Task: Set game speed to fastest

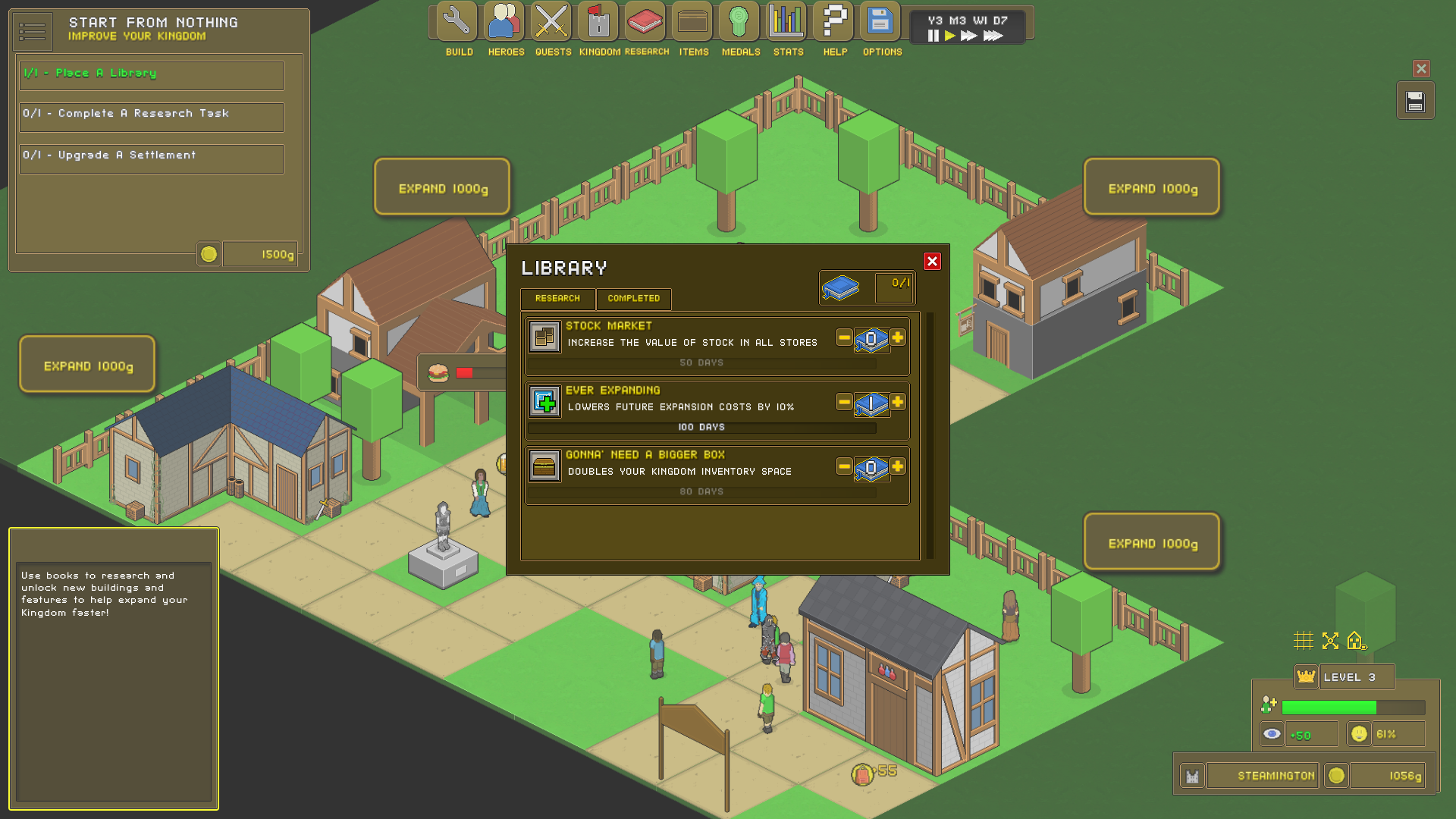Action: pos(993,36)
